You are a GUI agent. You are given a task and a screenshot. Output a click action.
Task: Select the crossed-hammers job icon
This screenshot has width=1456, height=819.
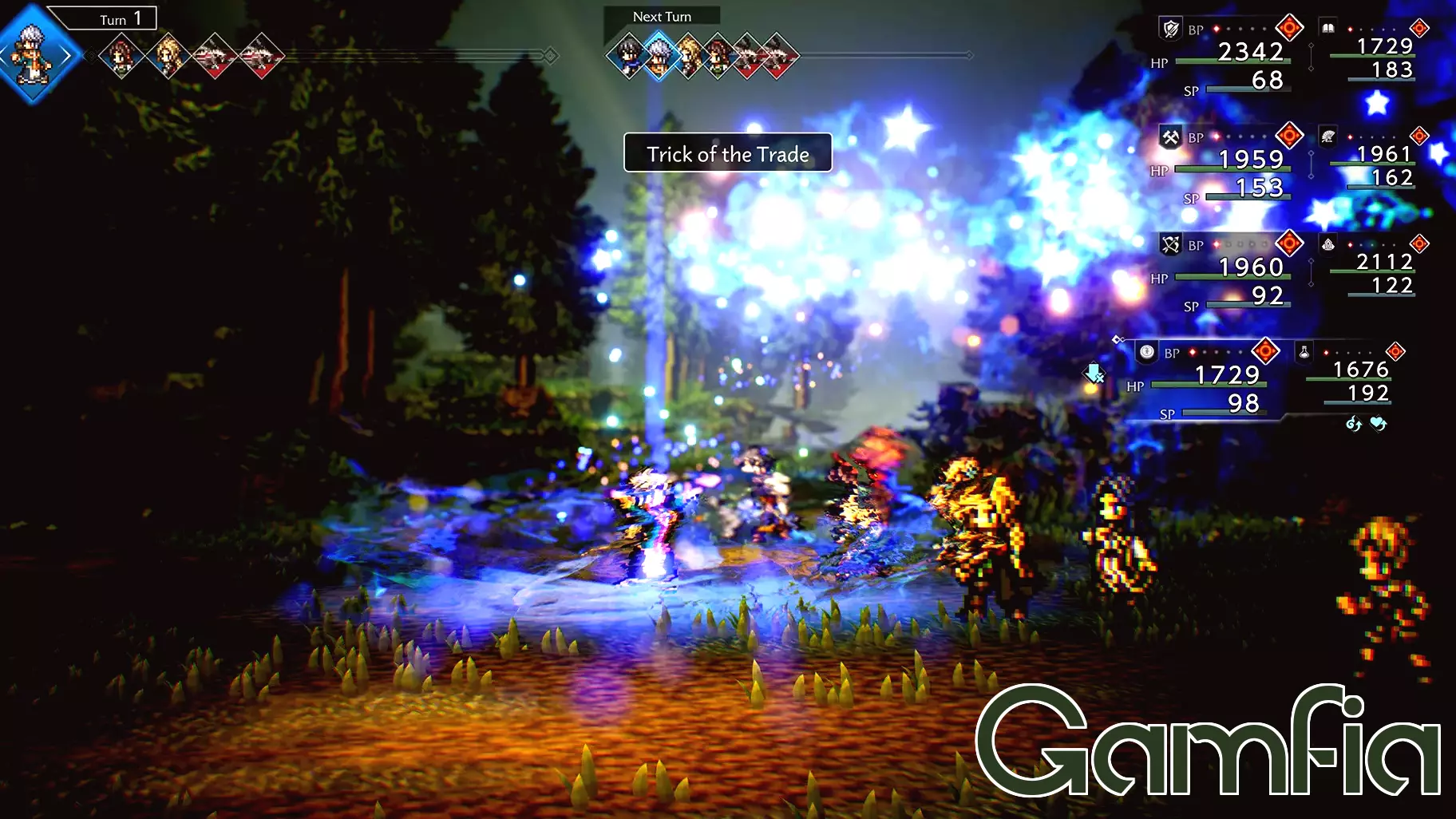coord(1170,137)
